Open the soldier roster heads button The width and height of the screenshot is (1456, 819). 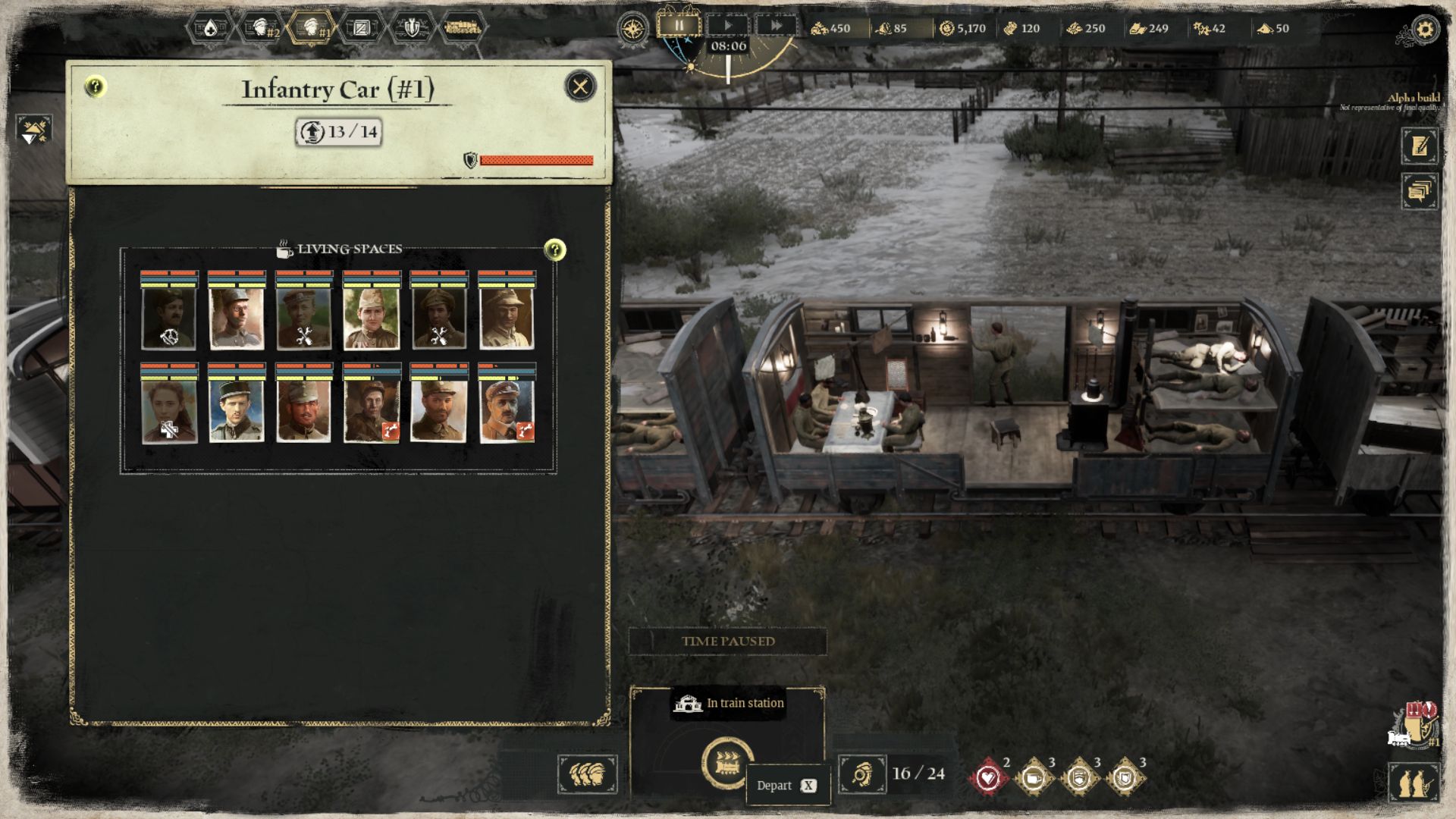tap(588, 774)
